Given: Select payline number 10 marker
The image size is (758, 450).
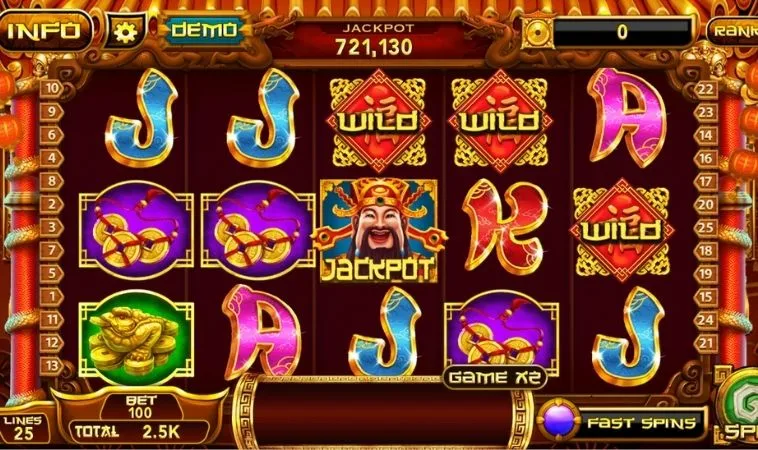Looking at the screenshot, I should point(50,87).
